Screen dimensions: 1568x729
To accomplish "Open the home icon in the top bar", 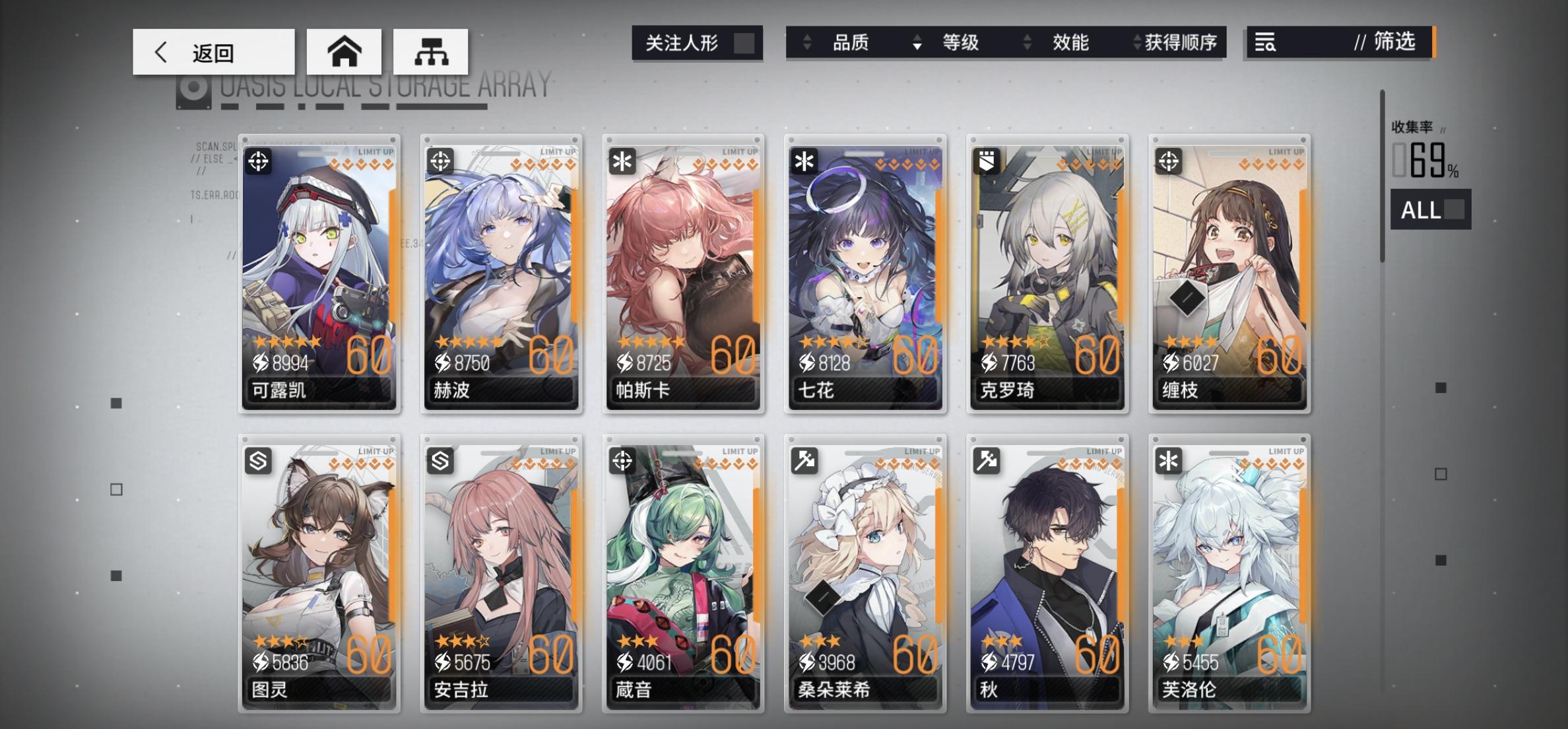I will (343, 52).
